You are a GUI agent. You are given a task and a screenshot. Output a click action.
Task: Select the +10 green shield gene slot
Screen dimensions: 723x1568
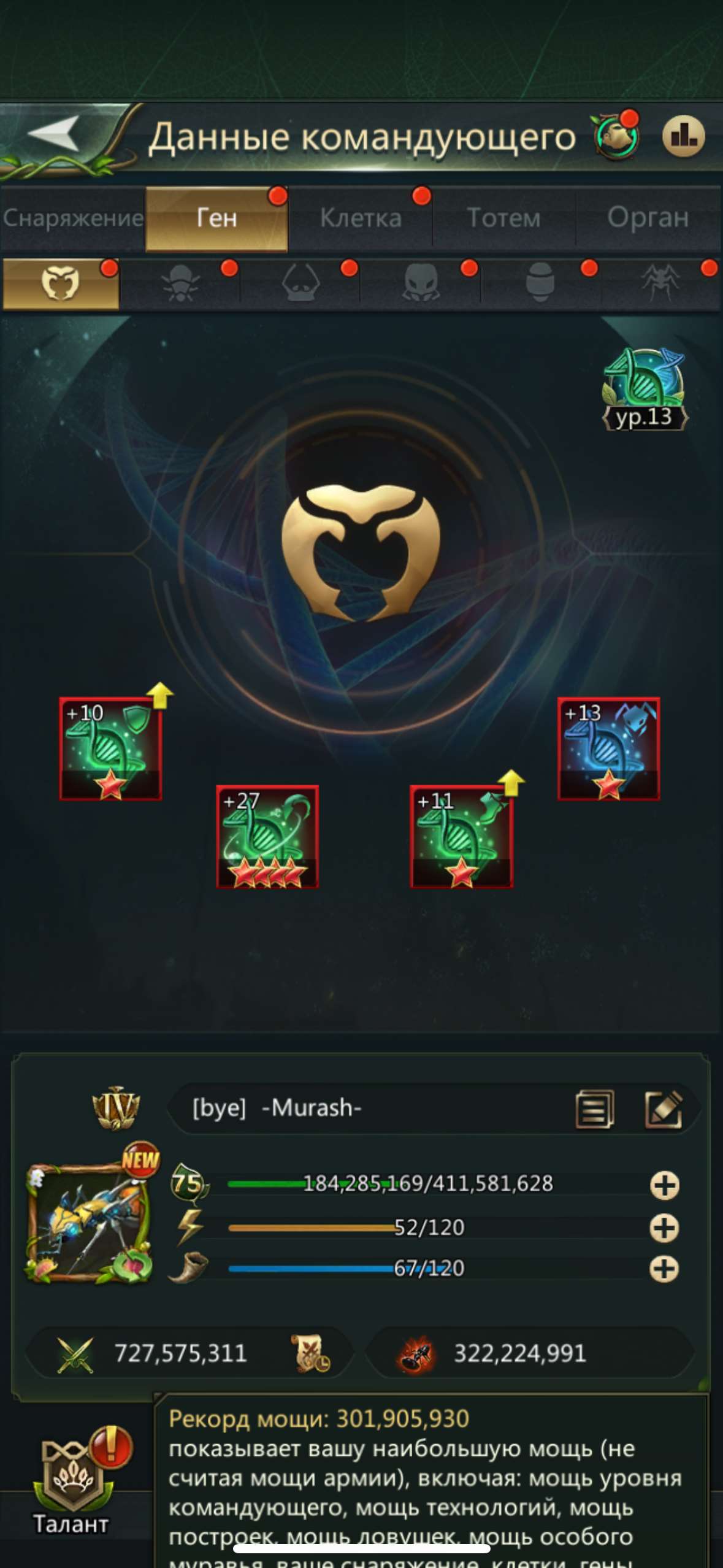(110, 749)
